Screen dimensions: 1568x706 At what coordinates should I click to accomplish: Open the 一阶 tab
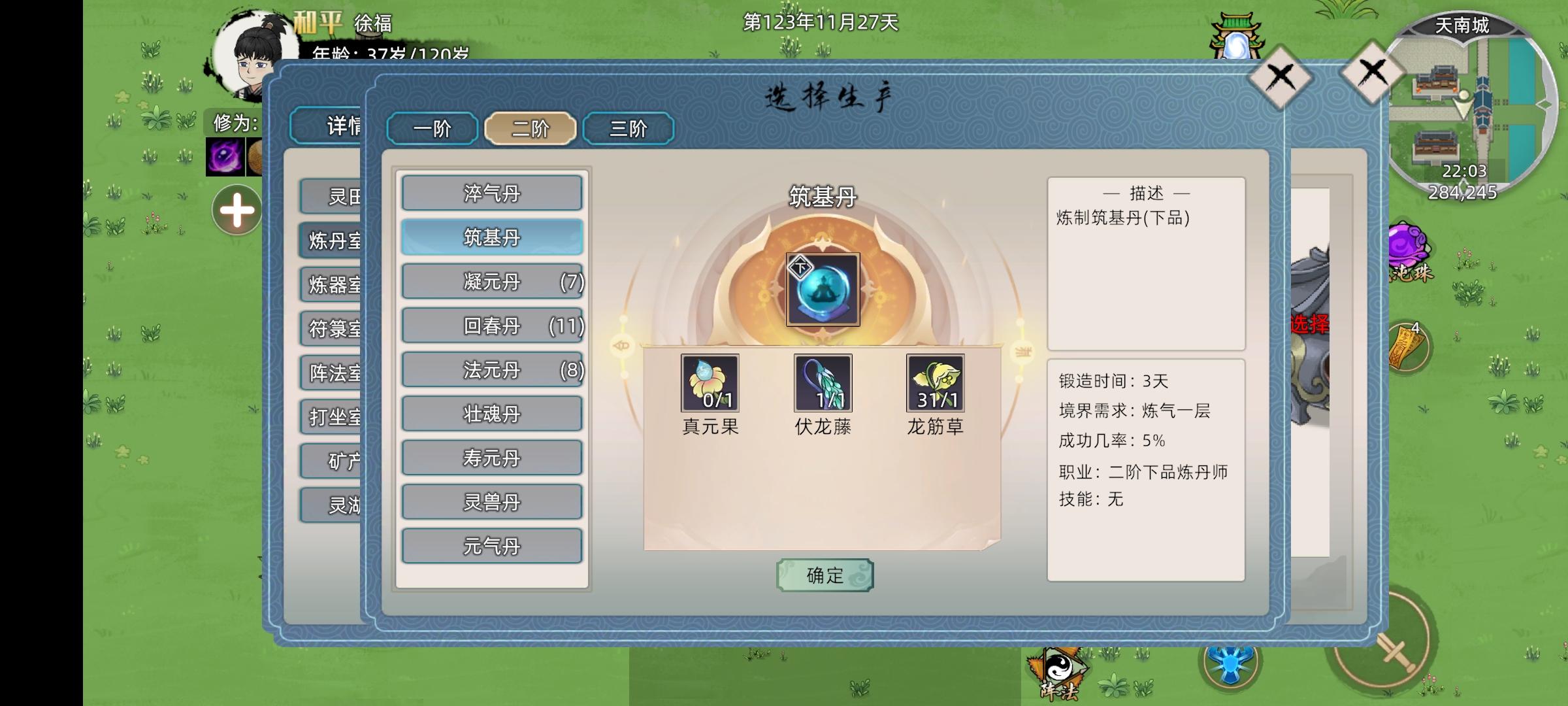[x=431, y=129]
